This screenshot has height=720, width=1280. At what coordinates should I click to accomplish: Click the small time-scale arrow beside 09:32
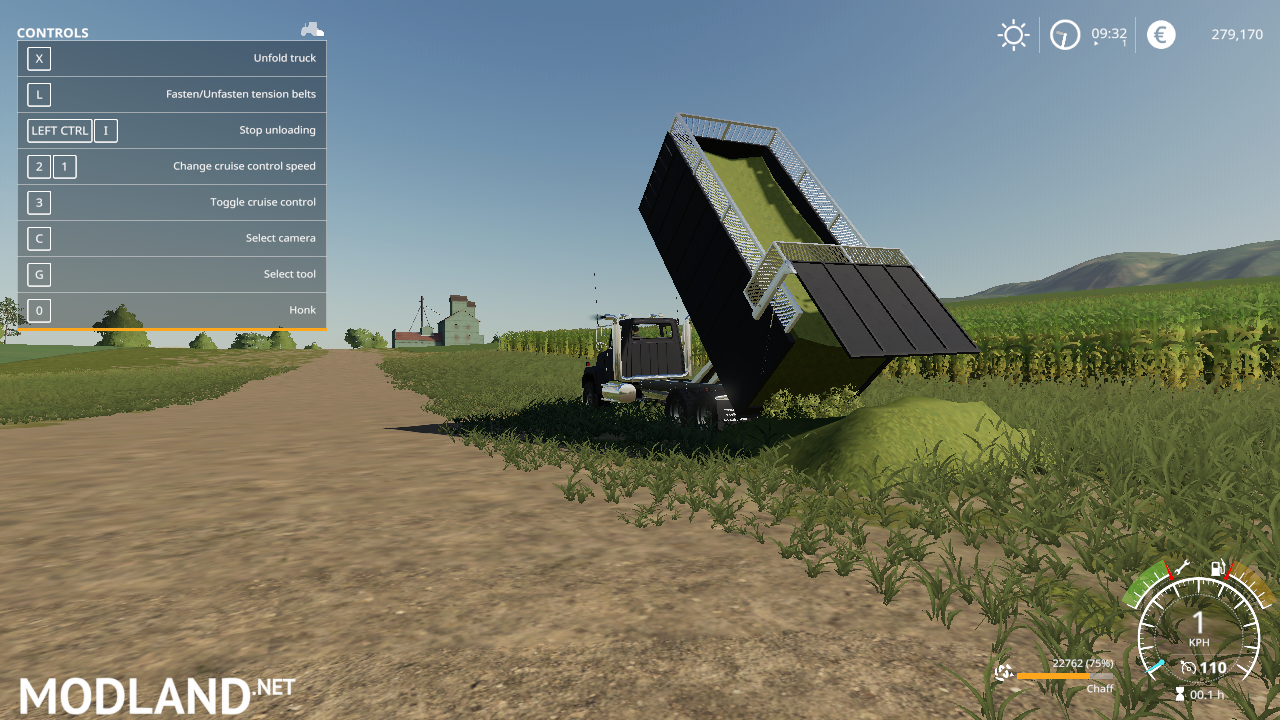pyautogui.click(x=1096, y=43)
